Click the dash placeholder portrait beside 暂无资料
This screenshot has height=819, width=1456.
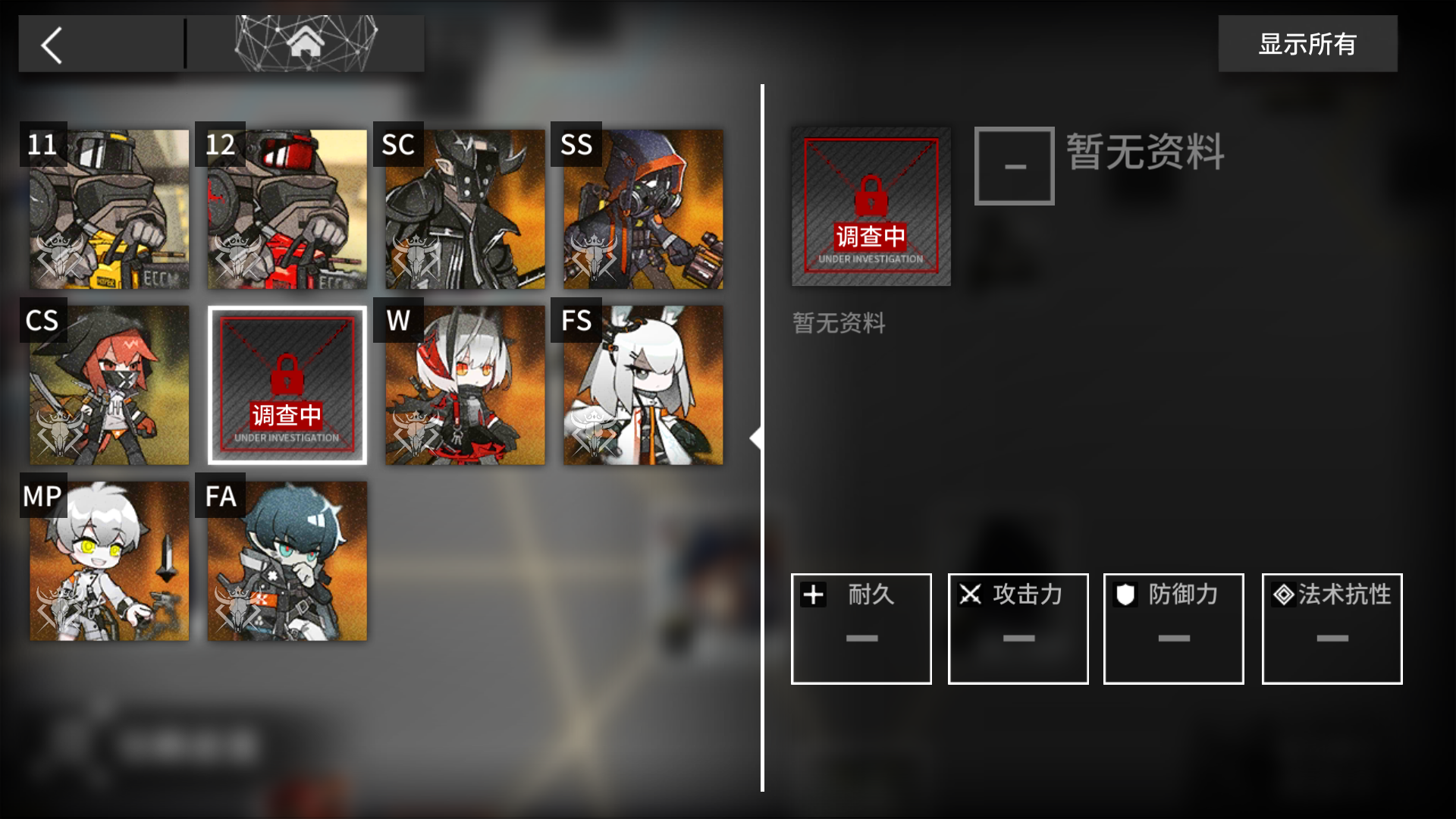[1014, 165]
